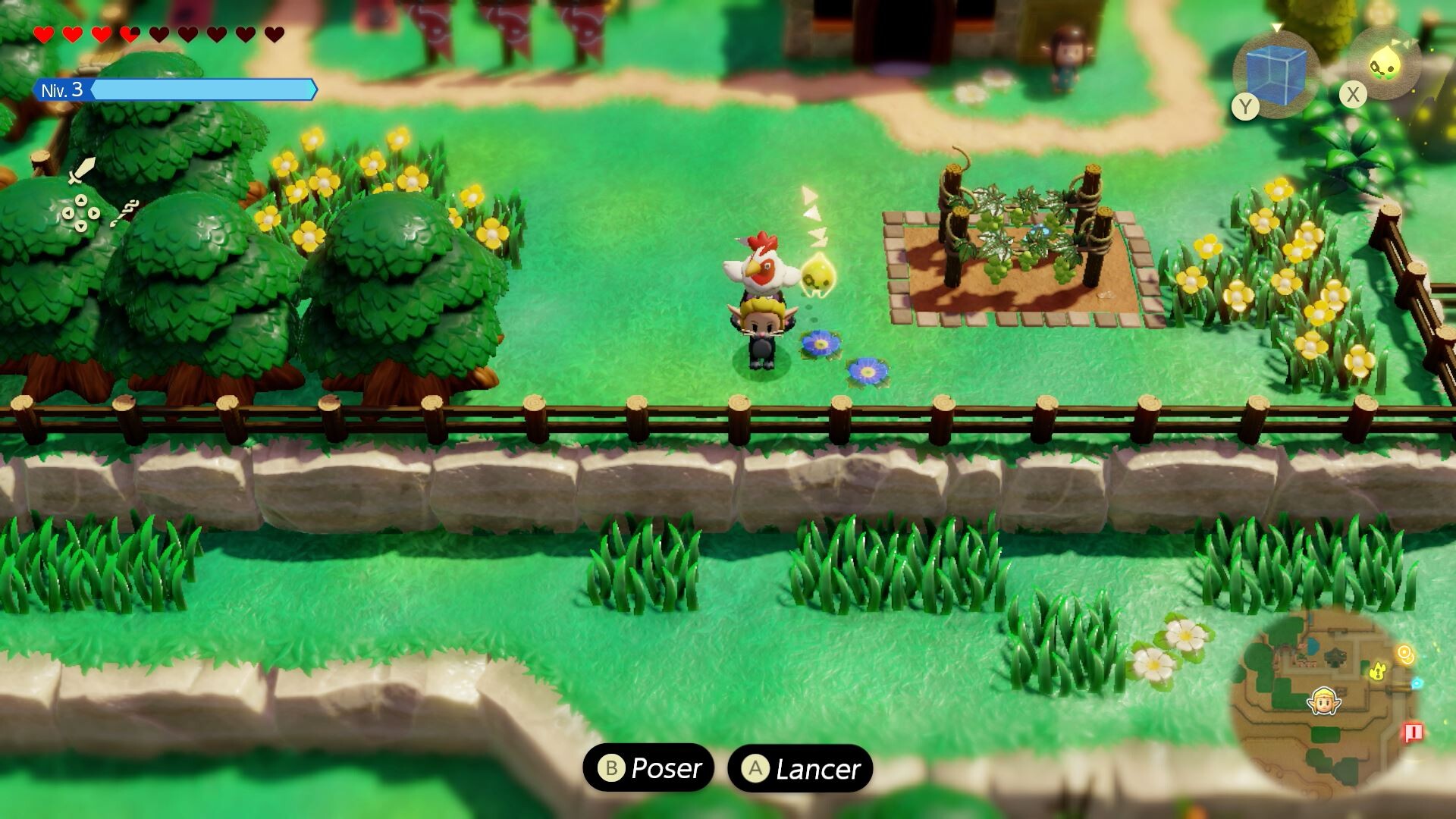
Task: Click Link's portrait on the minimap
Action: [1323, 701]
